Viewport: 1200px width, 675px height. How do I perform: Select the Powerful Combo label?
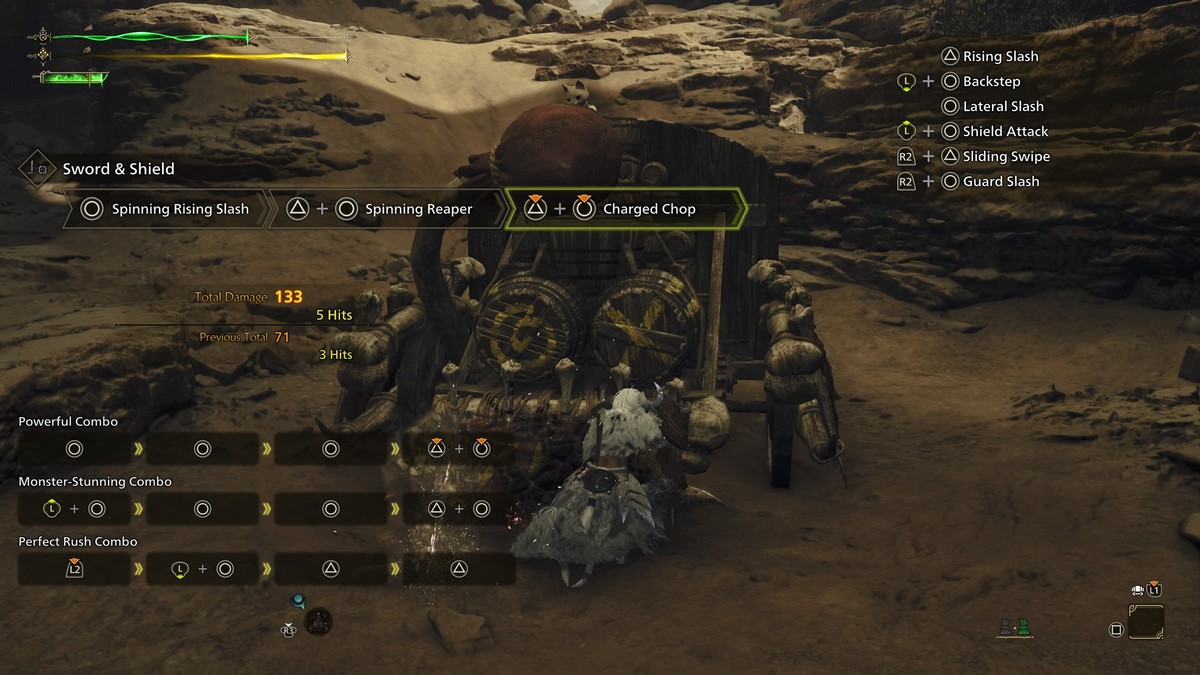pyautogui.click(x=68, y=422)
